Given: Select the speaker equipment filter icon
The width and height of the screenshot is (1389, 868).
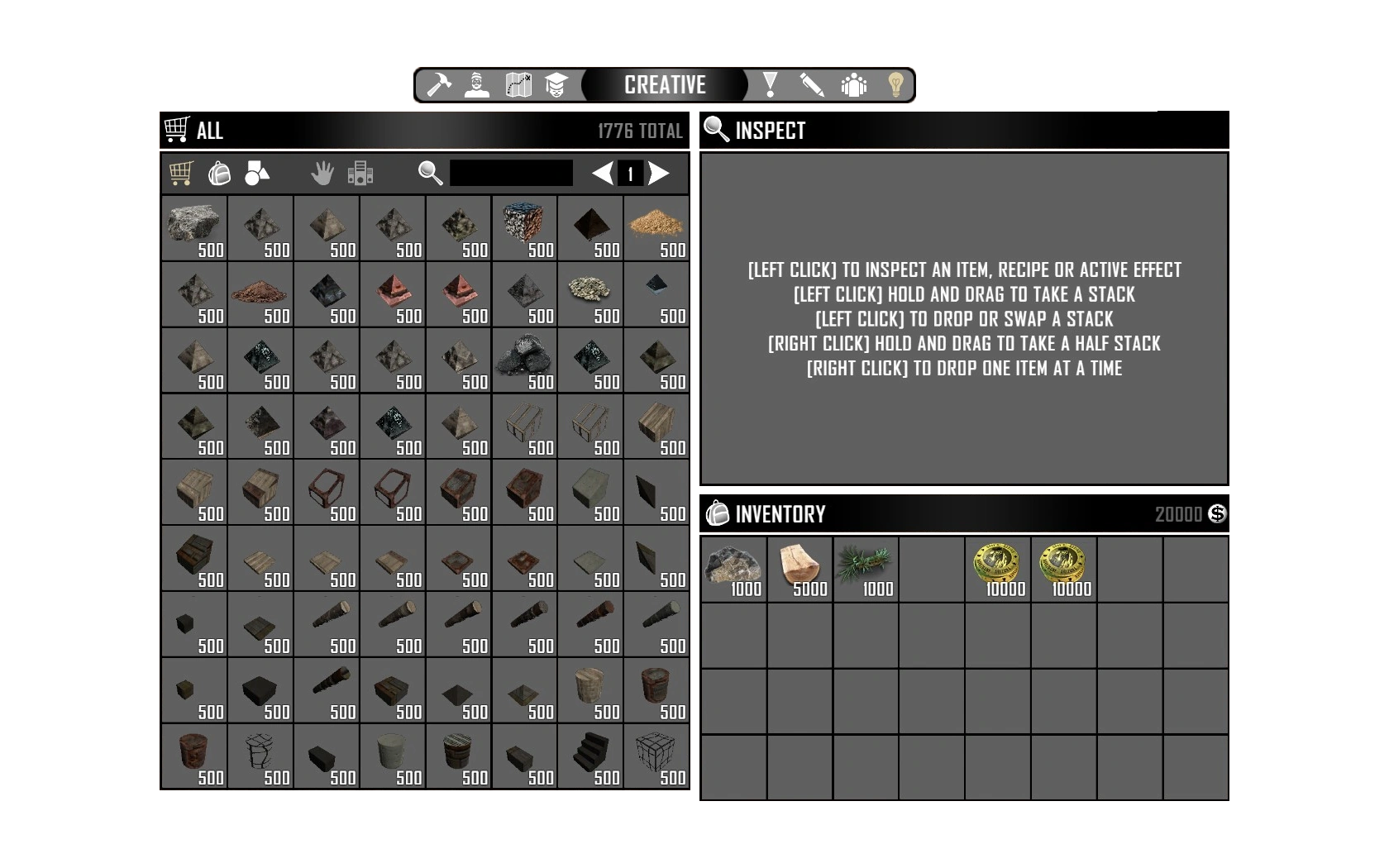Looking at the screenshot, I should (x=359, y=173).
